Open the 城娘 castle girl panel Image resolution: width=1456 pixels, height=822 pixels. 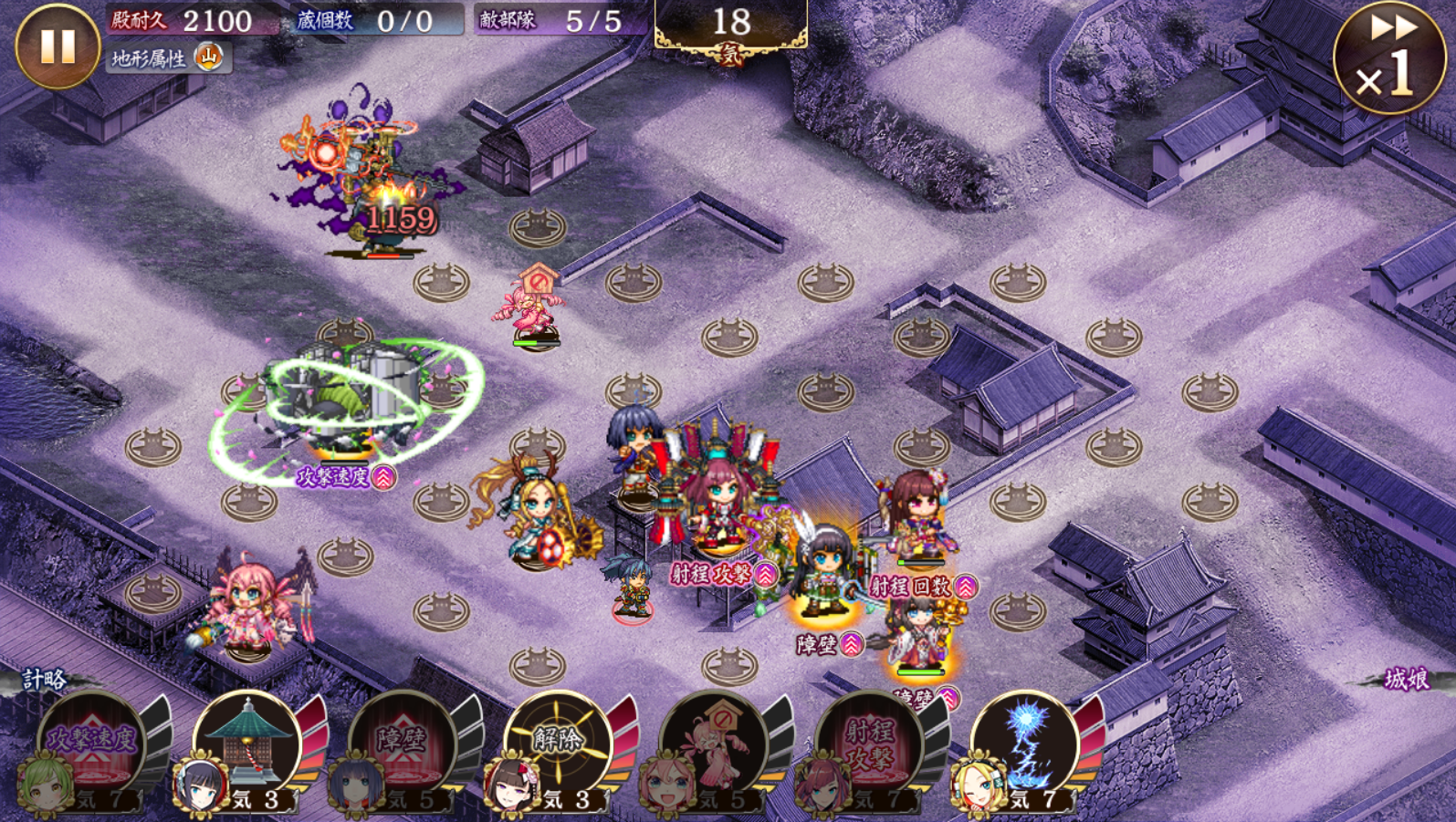coord(1406,680)
